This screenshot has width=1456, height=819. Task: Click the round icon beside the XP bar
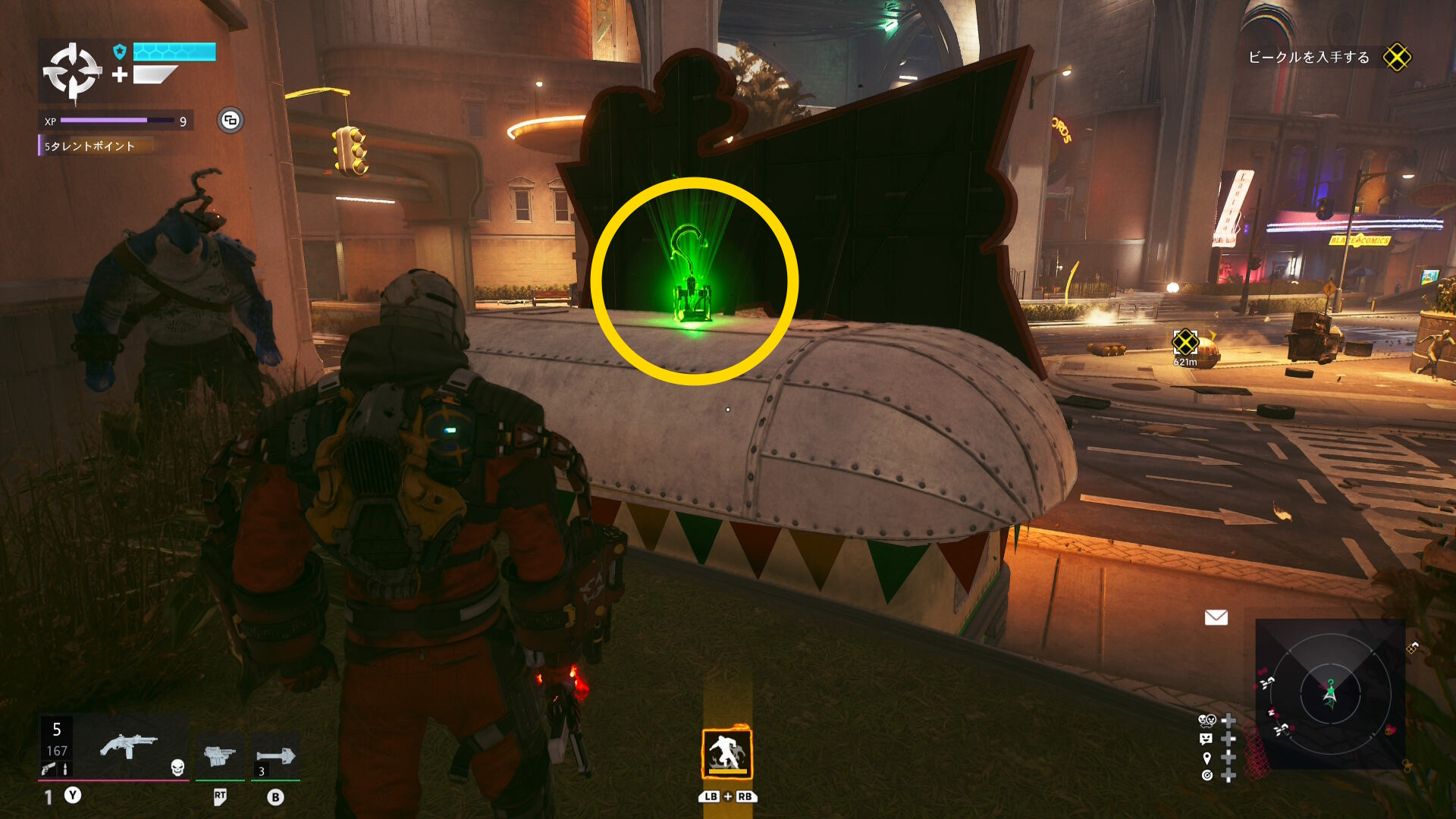click(231, 121)
